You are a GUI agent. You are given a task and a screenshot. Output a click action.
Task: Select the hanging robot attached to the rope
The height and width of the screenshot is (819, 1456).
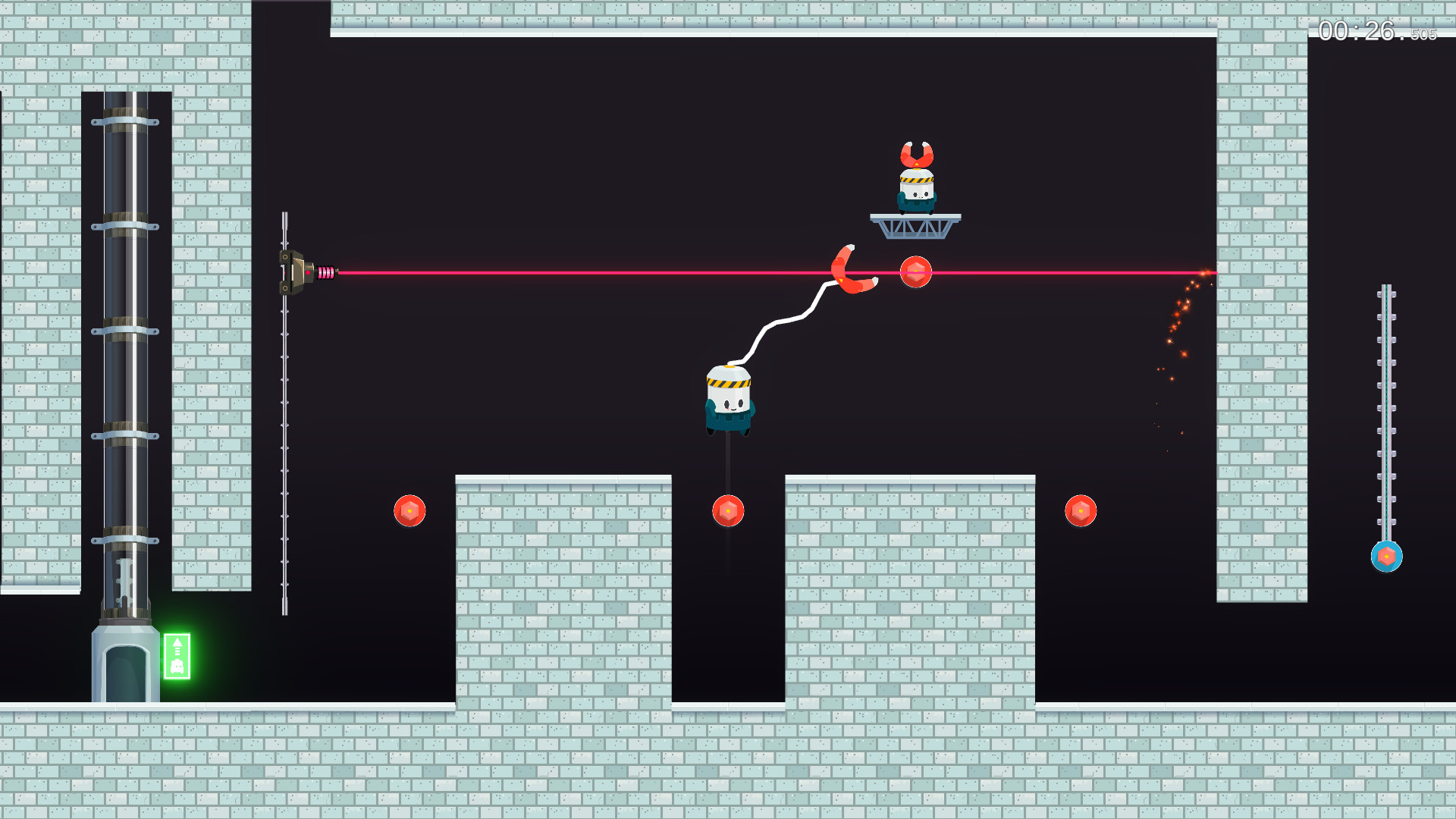click(726, 402)
